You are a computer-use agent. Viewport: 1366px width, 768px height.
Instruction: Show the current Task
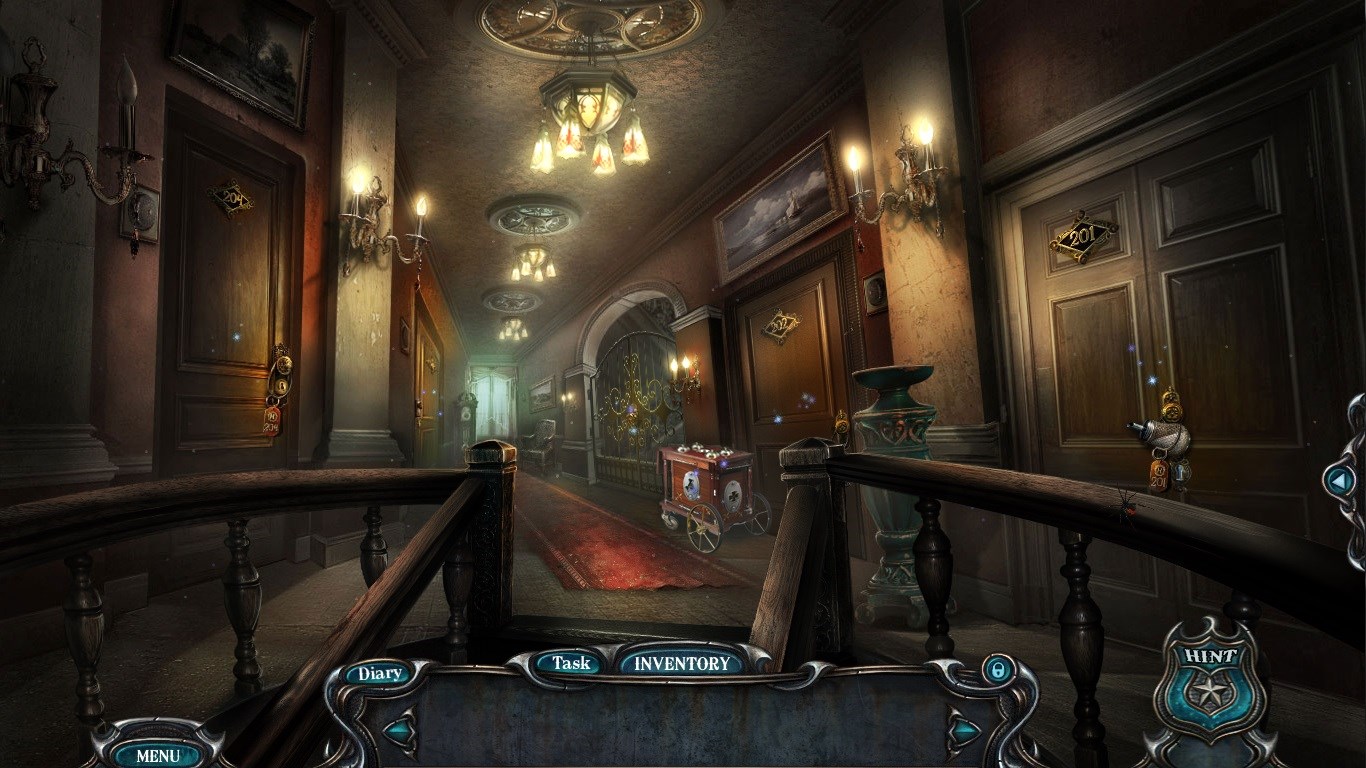(570, 662)
